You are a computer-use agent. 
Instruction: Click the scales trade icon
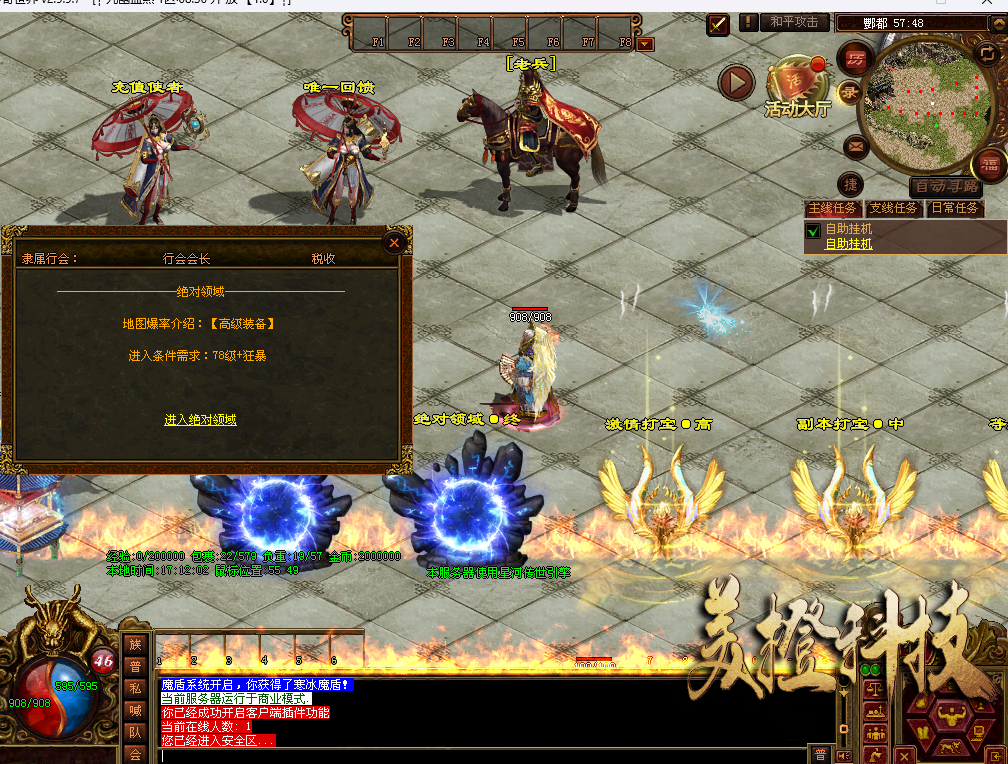click(x=875, y=688)
